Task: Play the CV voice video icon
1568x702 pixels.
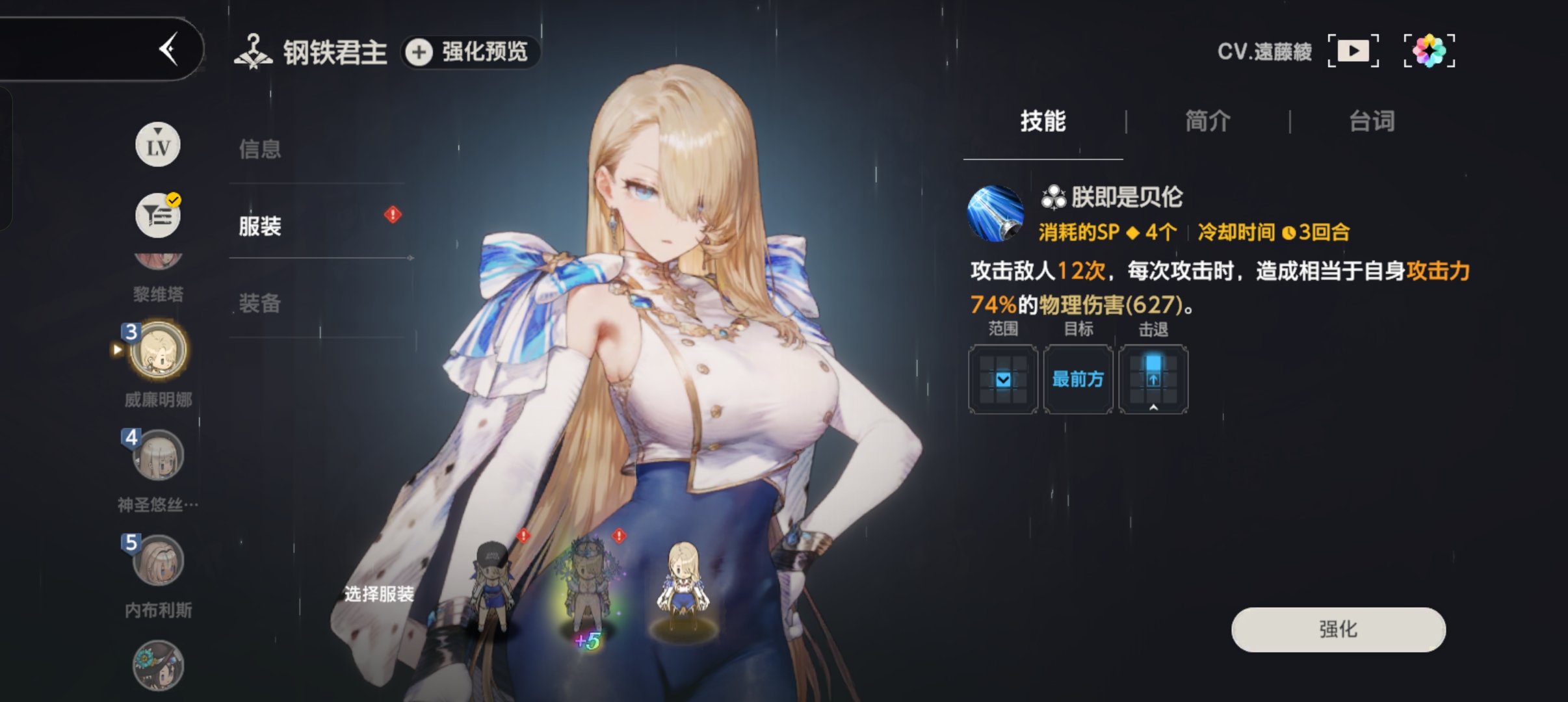Action: point(1352,49)
